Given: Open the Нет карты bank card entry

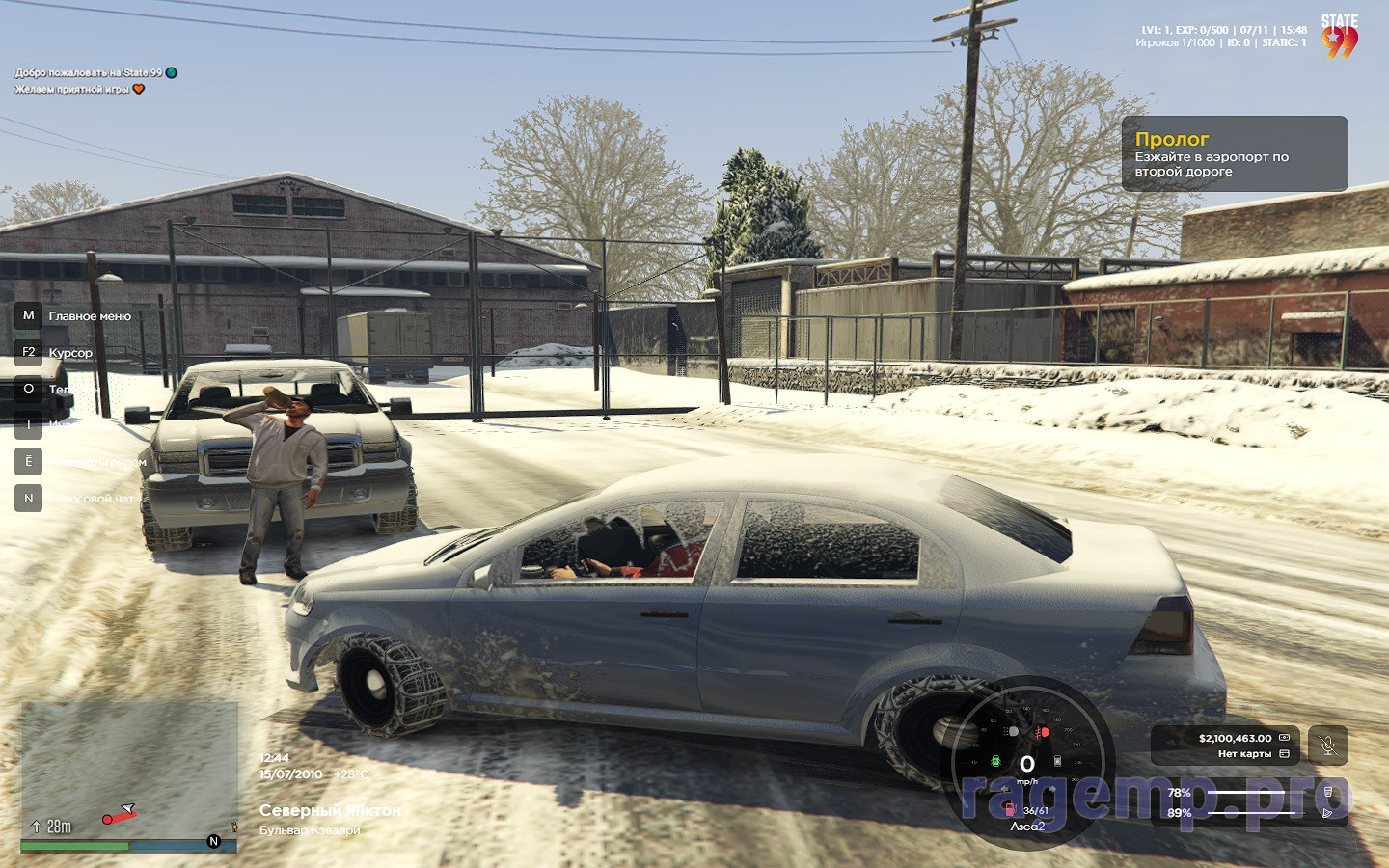Looking at the screenshot, I should pos(1244,754).
